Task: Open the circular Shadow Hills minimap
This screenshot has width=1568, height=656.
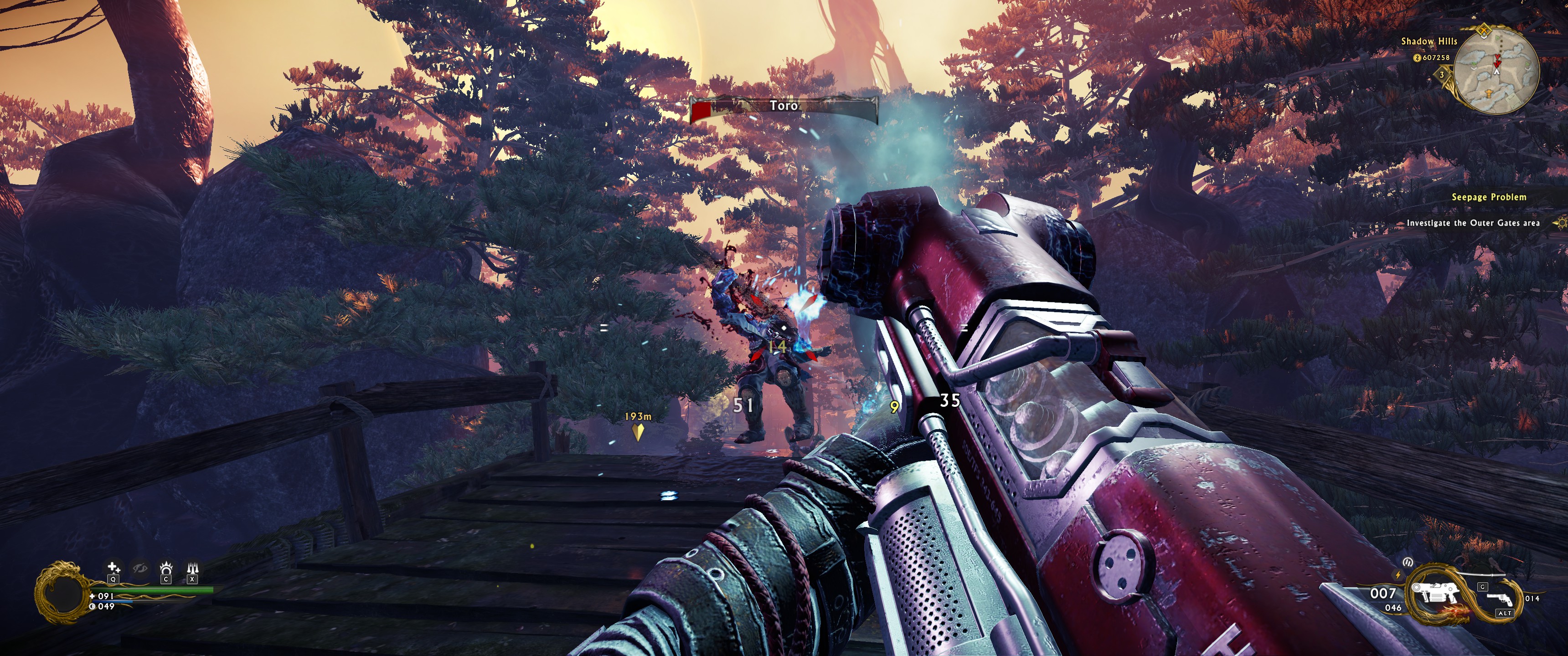Action: [1498, 70]
